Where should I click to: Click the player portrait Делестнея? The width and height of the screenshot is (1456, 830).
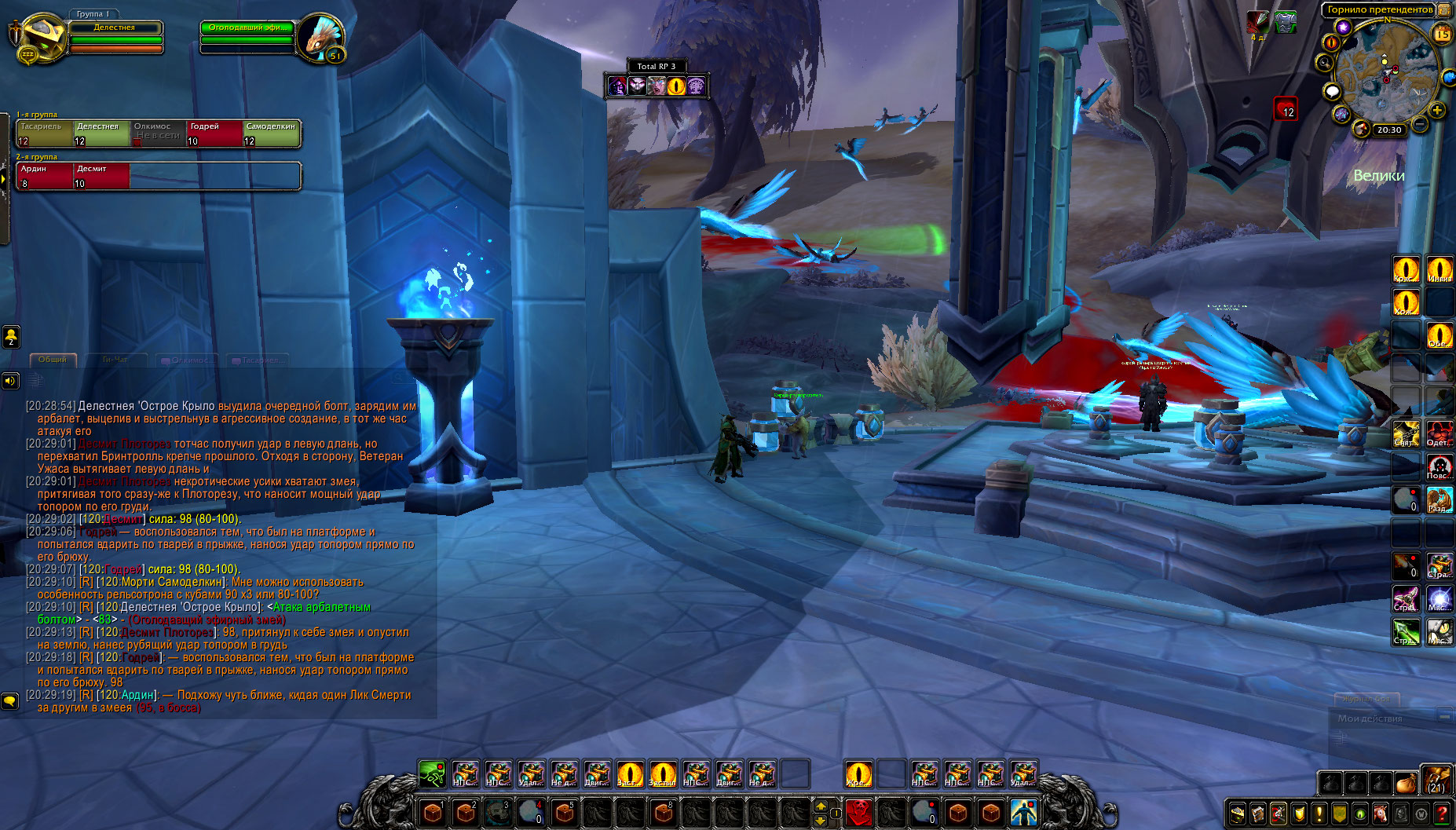click(39, 38)
